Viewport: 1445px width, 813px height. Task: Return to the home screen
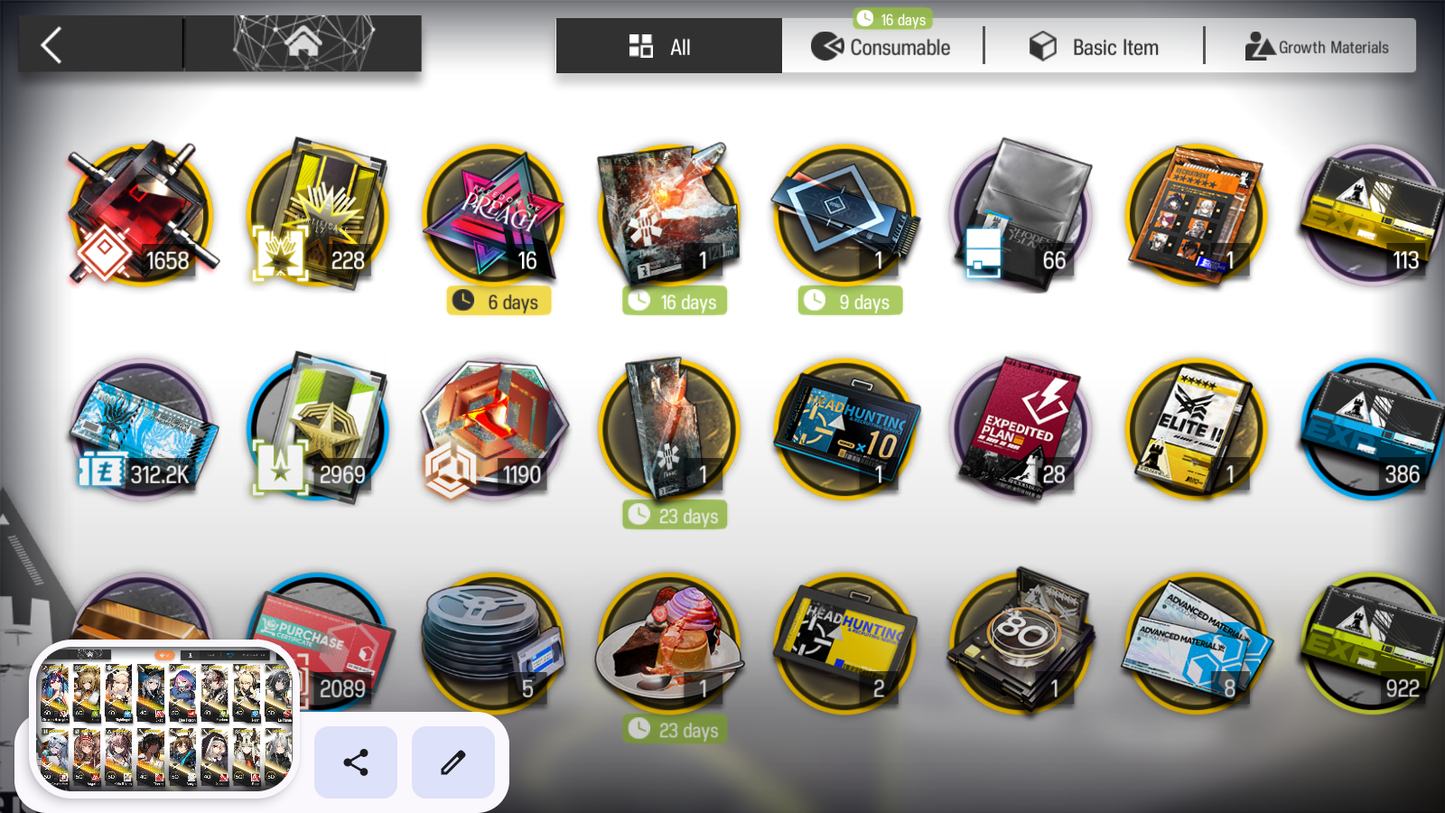[x=303, y=43]
